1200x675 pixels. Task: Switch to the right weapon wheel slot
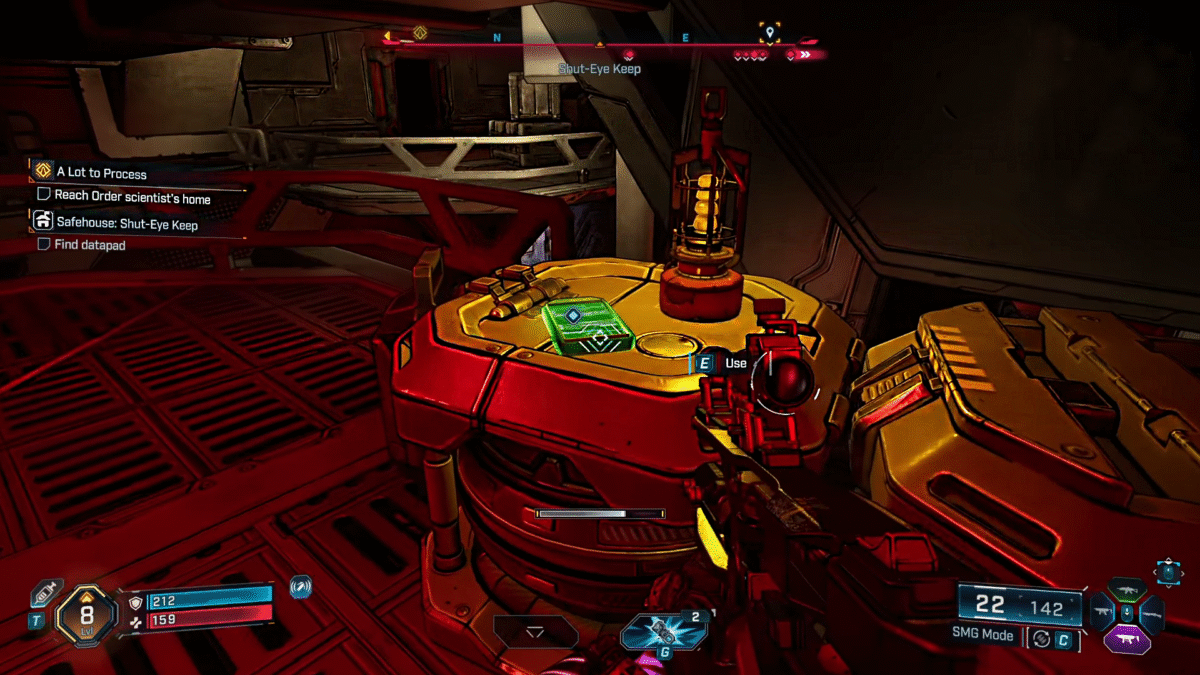click(1150, 612)
